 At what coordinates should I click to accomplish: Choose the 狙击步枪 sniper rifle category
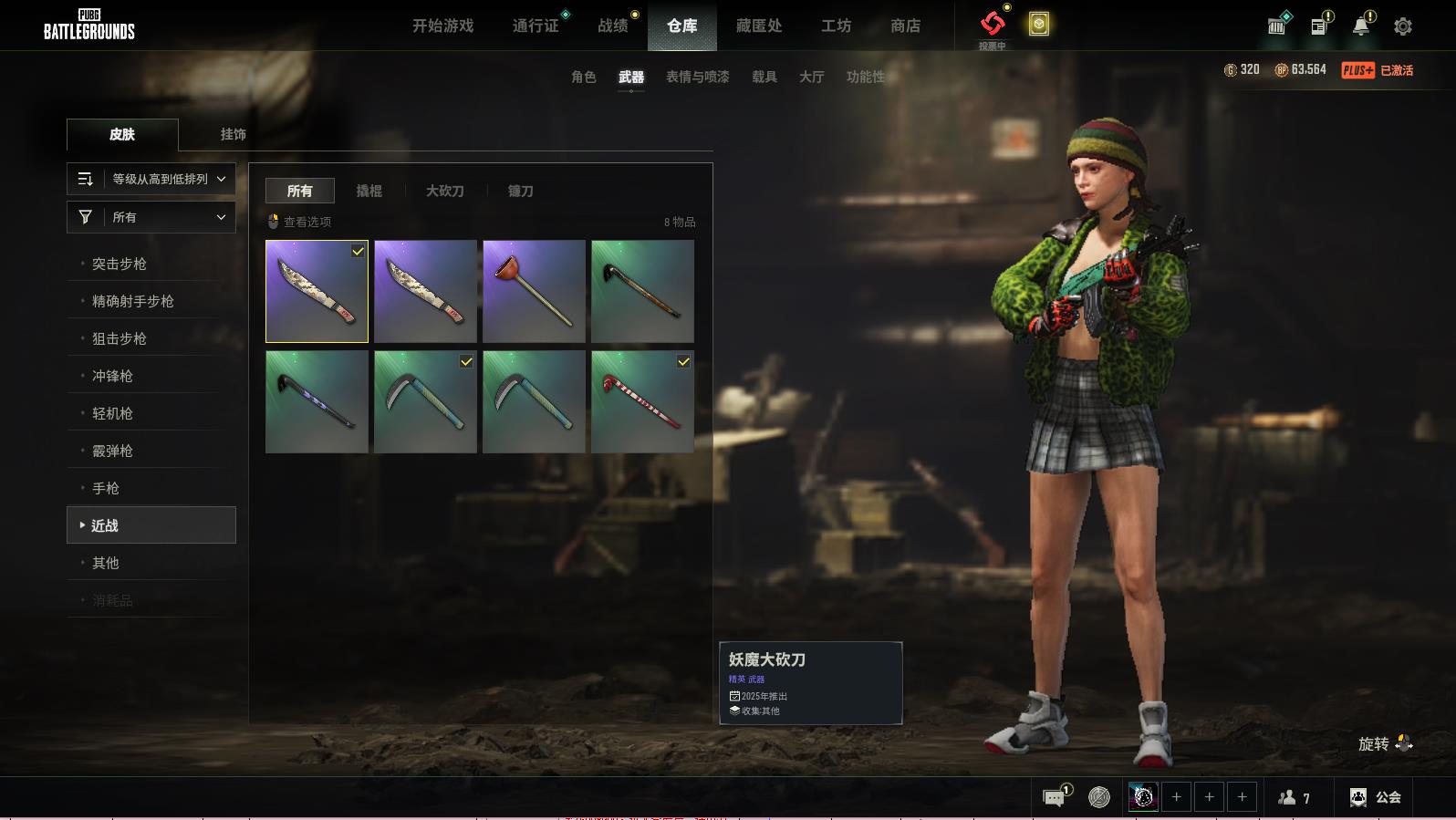(120, 338)
